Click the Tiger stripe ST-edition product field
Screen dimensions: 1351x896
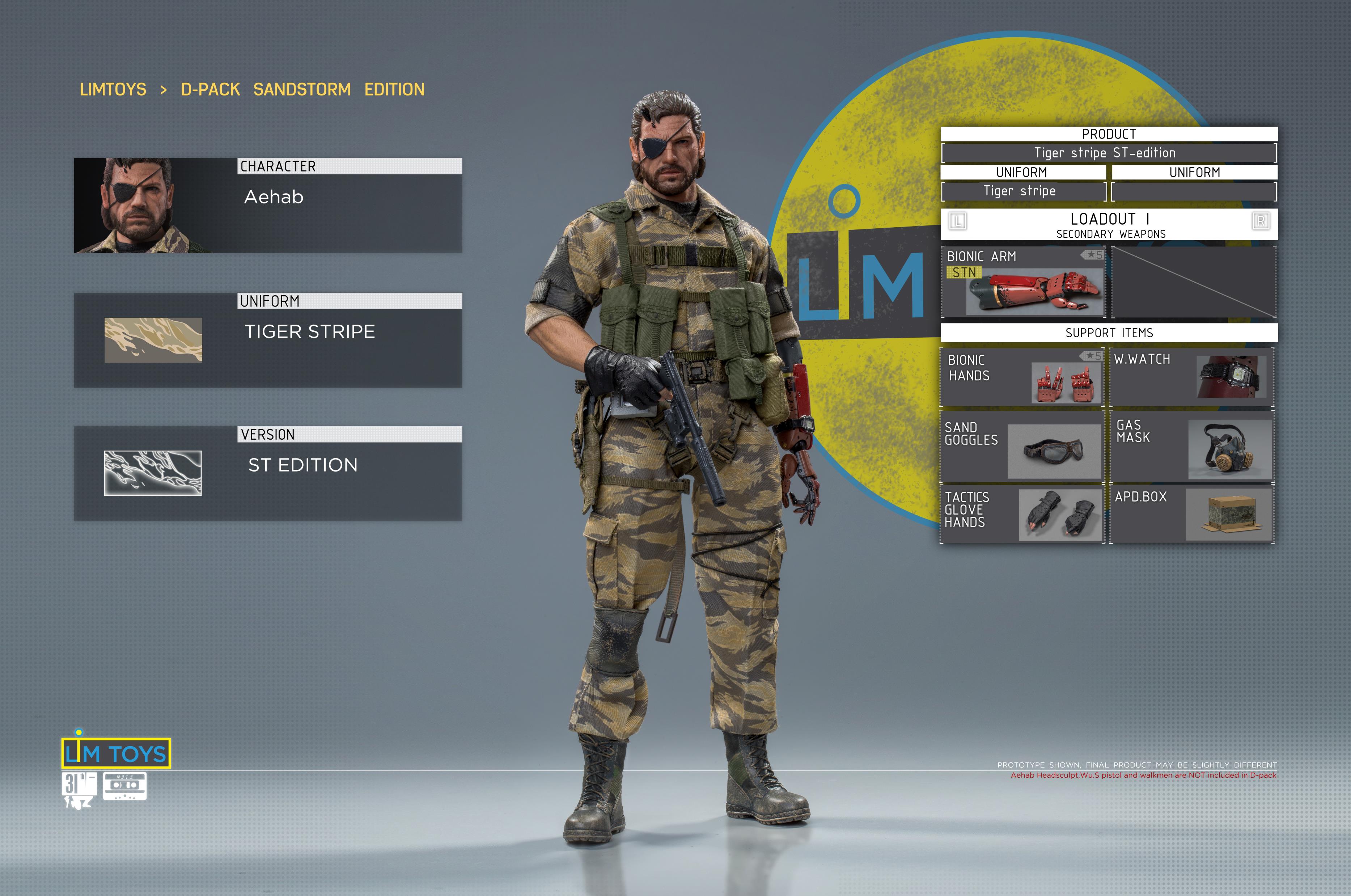coord(1108,153)
